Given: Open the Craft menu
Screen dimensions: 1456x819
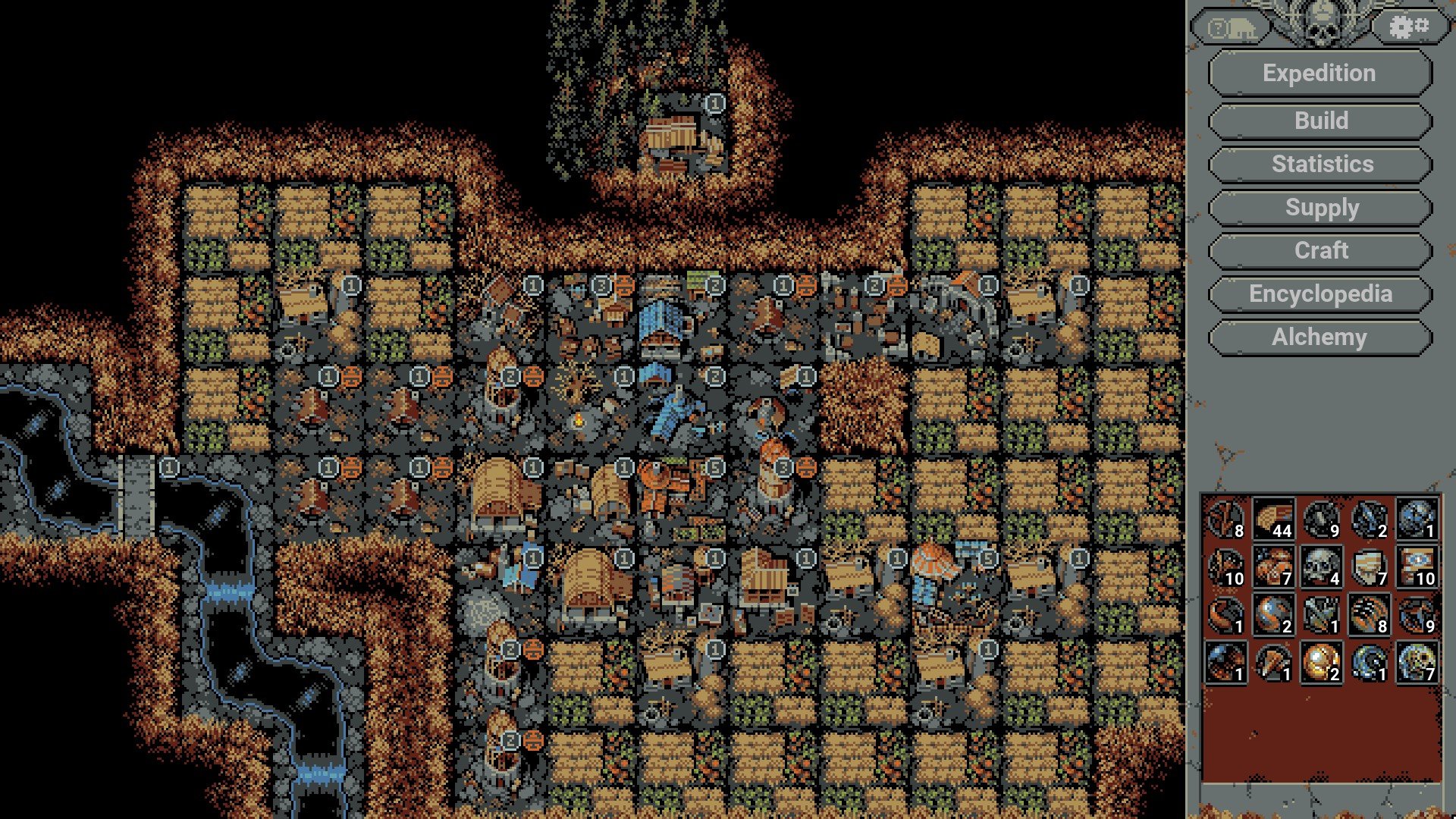Looking at the screenshot, I should click(1319, 250).
